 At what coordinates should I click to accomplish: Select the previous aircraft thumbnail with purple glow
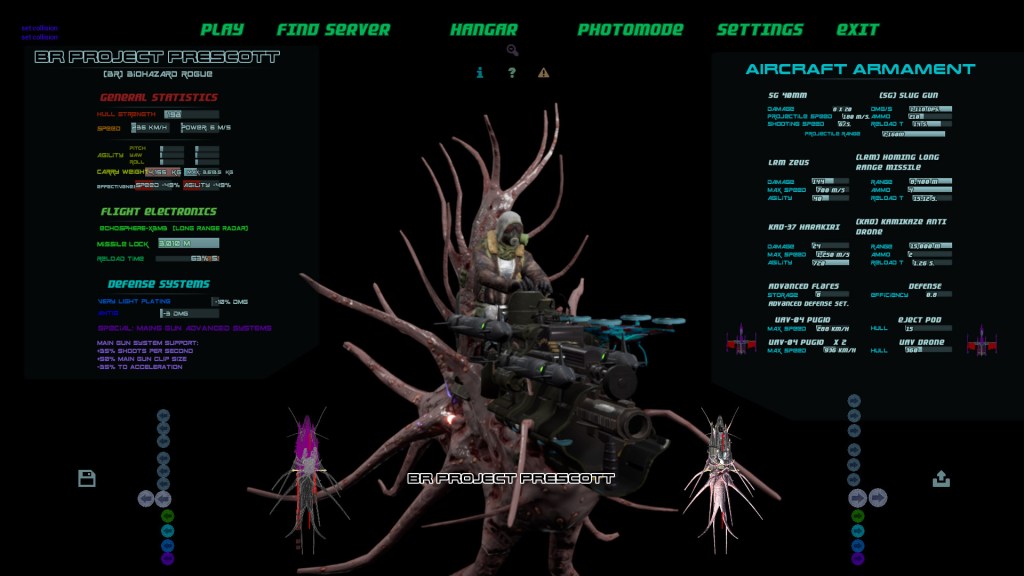[307, 470]
